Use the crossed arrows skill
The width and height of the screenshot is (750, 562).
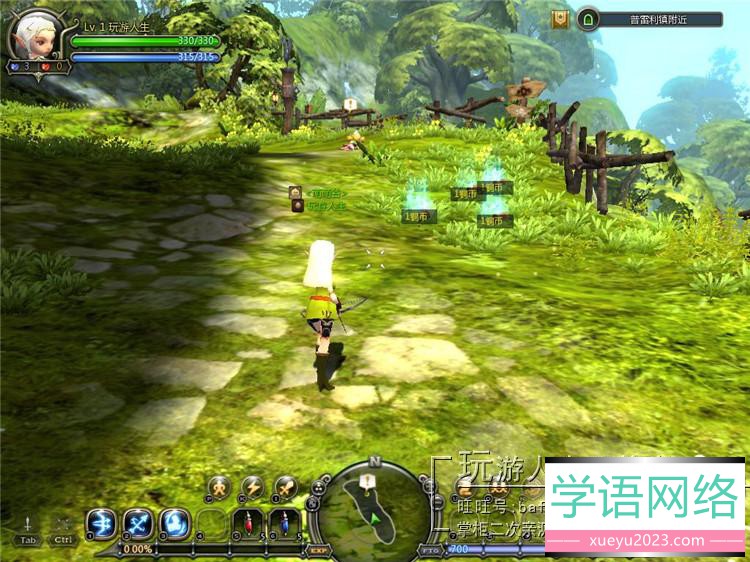click(x=138, y=522)
